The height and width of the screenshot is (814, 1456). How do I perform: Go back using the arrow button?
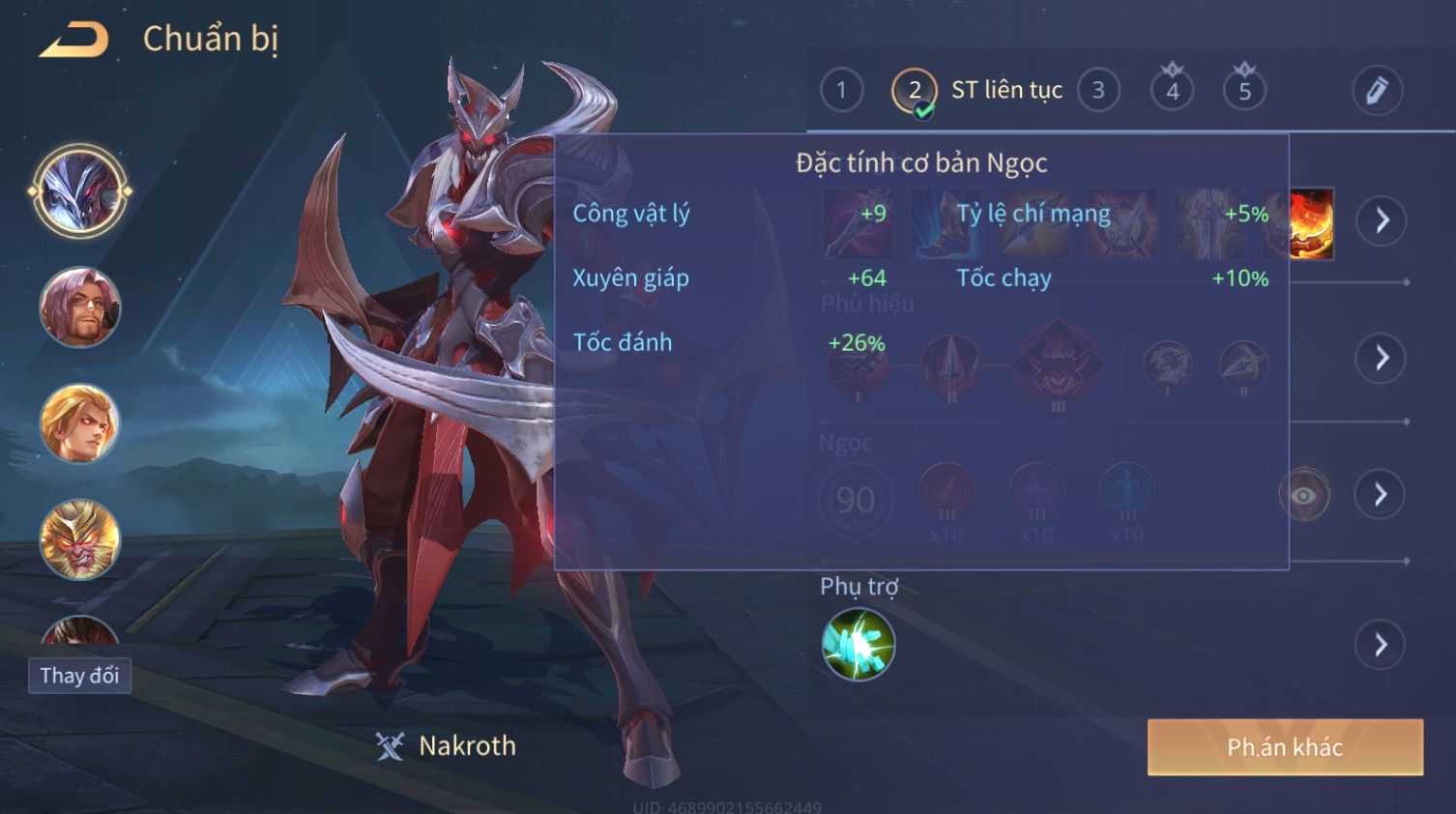click(73, 40)
